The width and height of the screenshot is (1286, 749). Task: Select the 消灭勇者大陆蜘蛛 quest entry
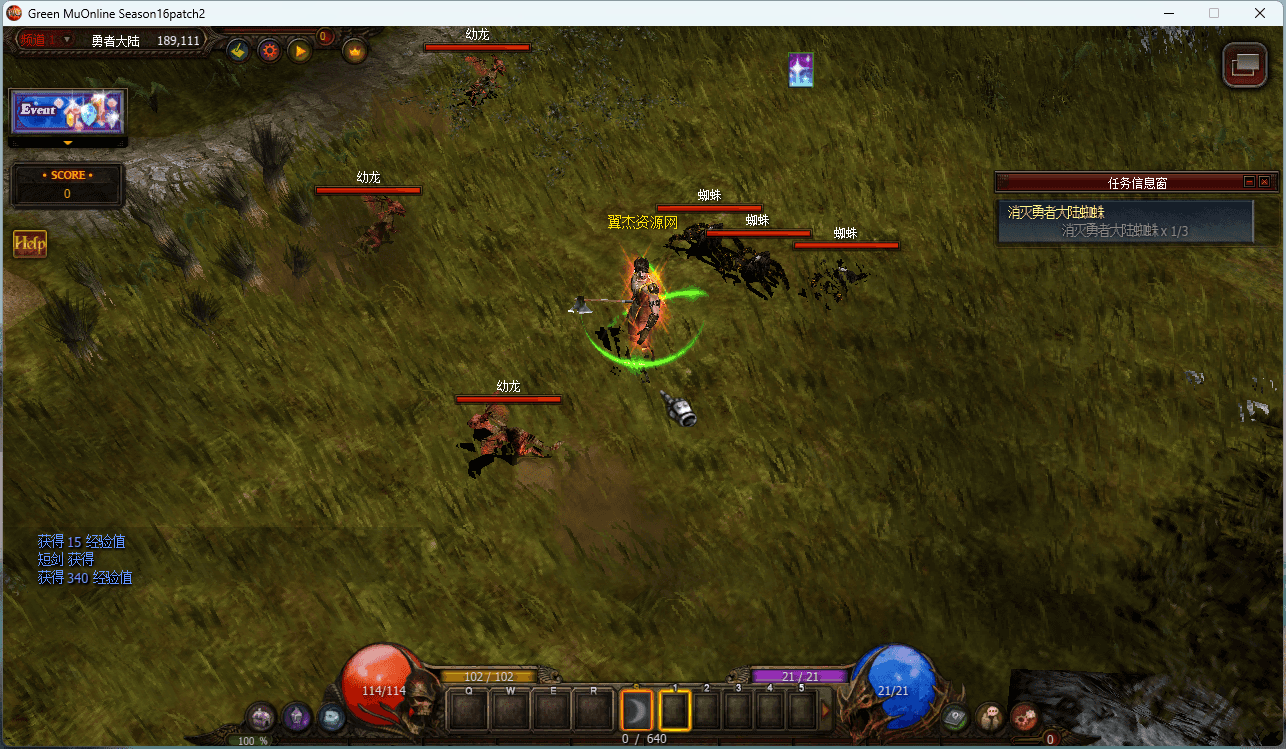1125,221
